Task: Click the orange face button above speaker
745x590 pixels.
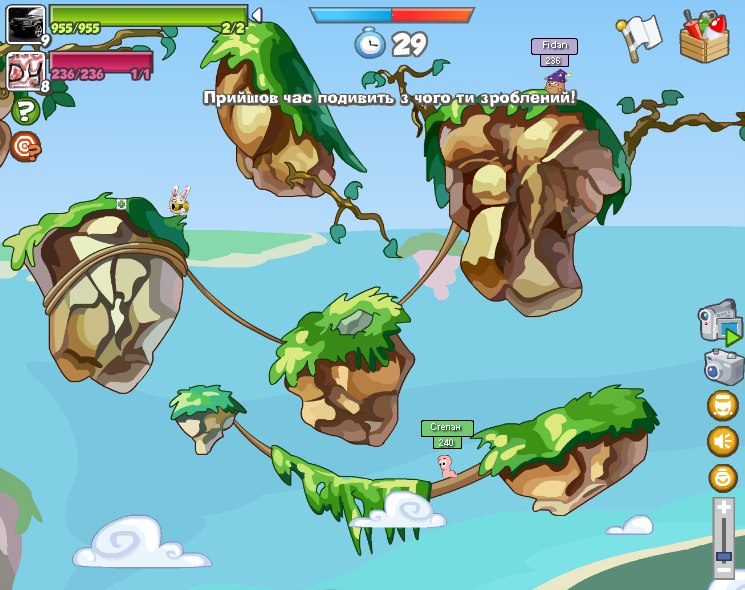Action: pos(722,404)
